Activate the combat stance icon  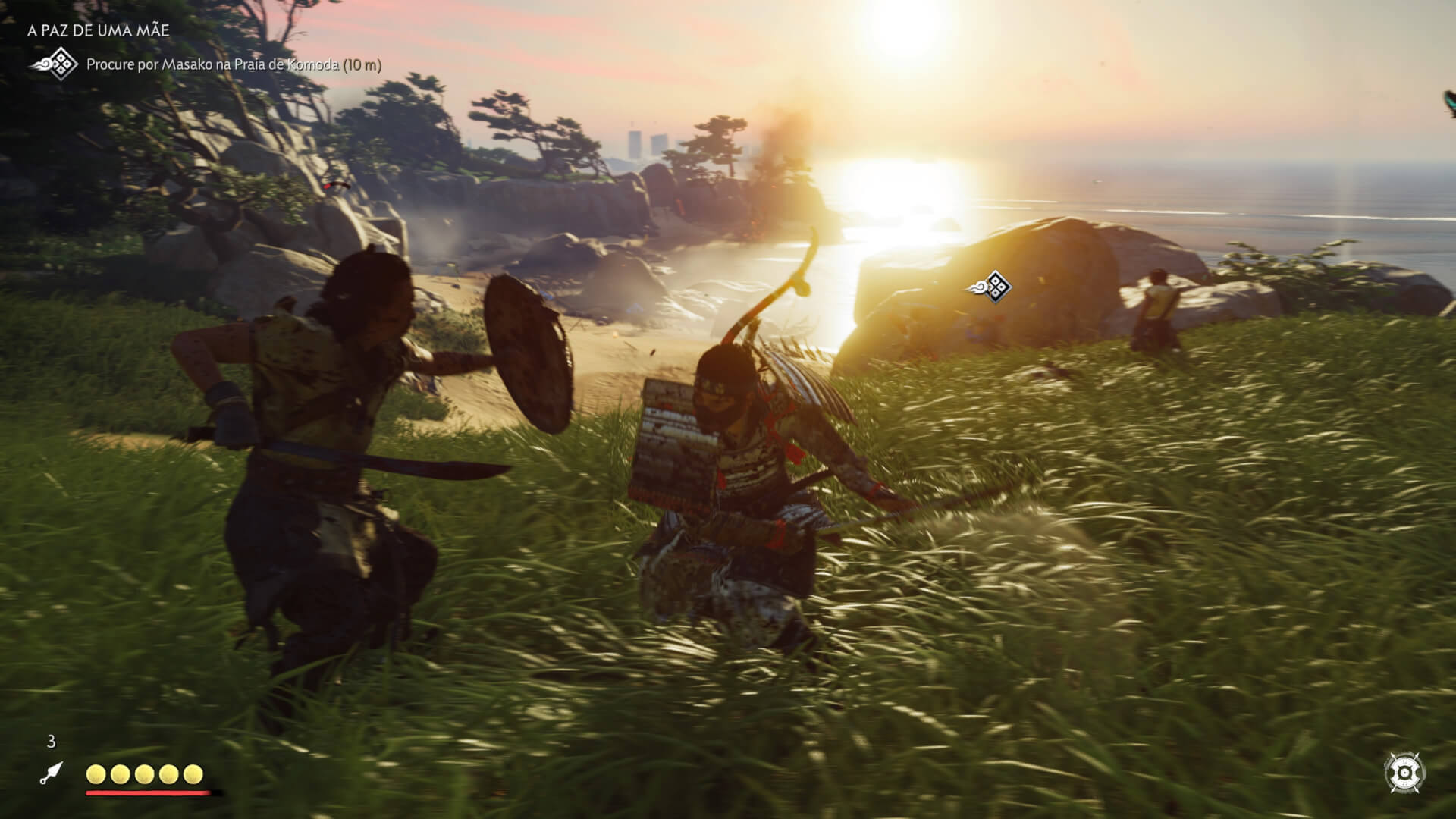[1404, 772]
